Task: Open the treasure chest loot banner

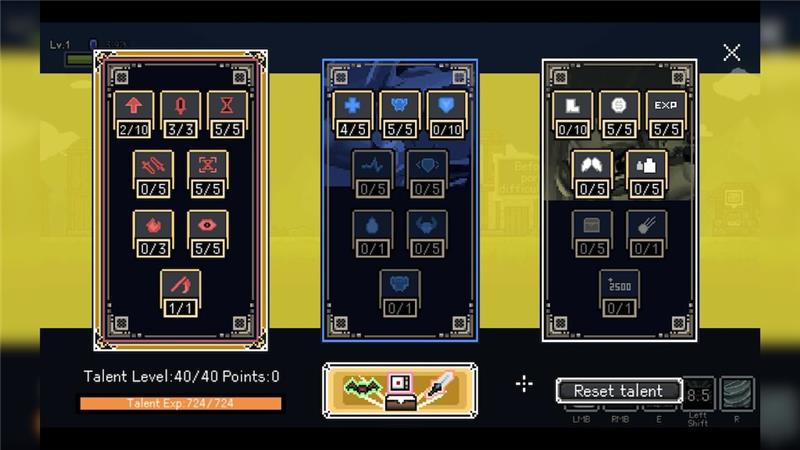Action: [x=400, y=390]
